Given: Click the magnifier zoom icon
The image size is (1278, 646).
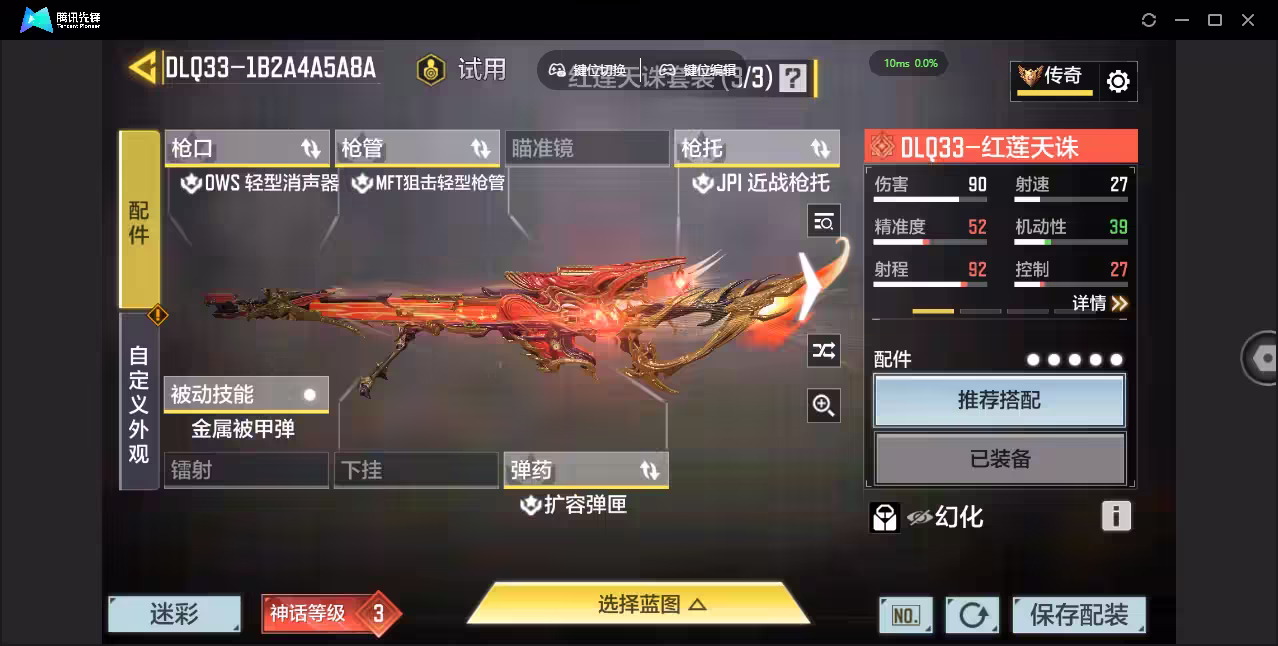Looking at the screenshot, I should click(823, 404).
